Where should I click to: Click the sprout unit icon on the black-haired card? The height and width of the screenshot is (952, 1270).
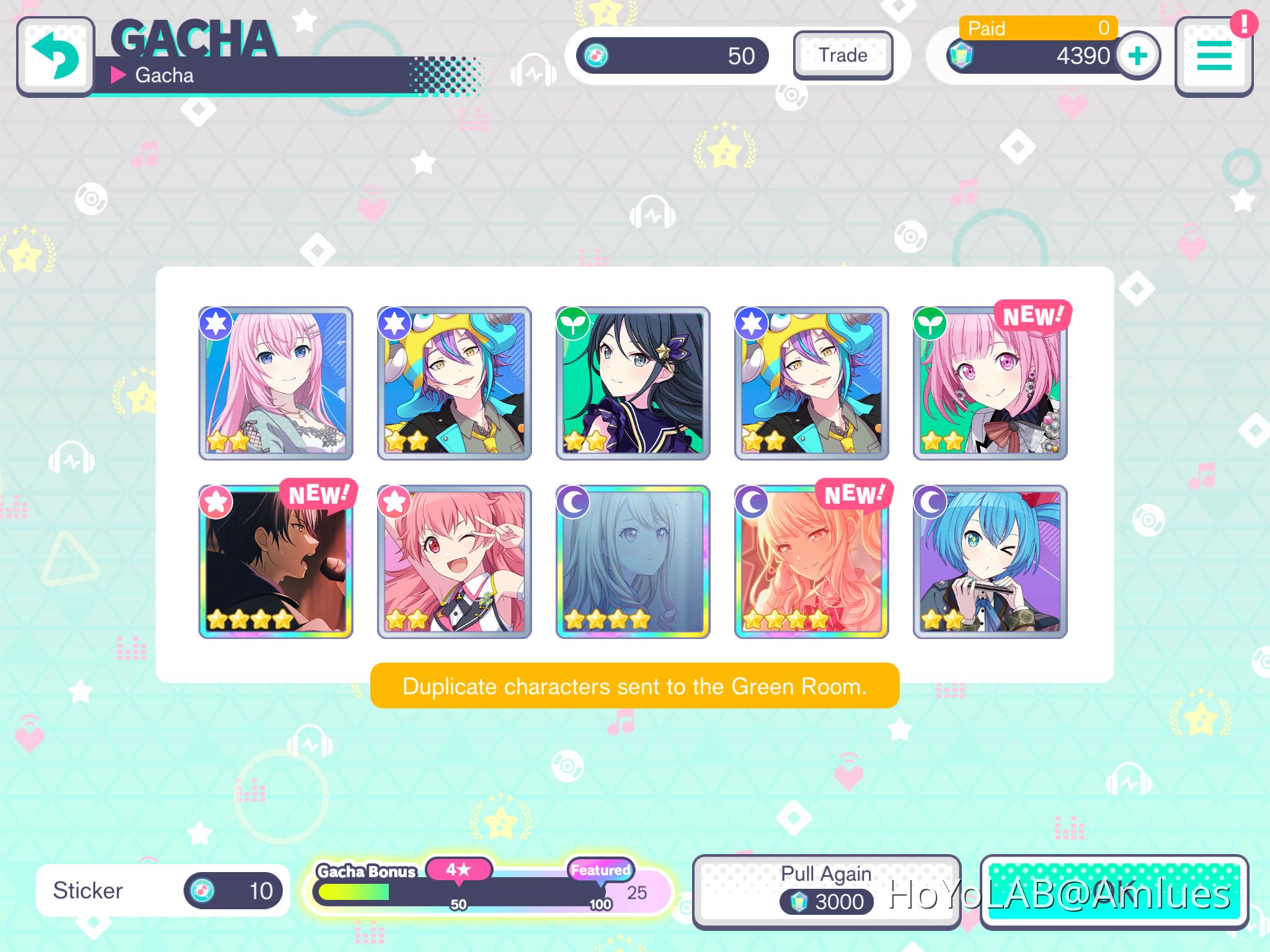(x=574, y=322)
